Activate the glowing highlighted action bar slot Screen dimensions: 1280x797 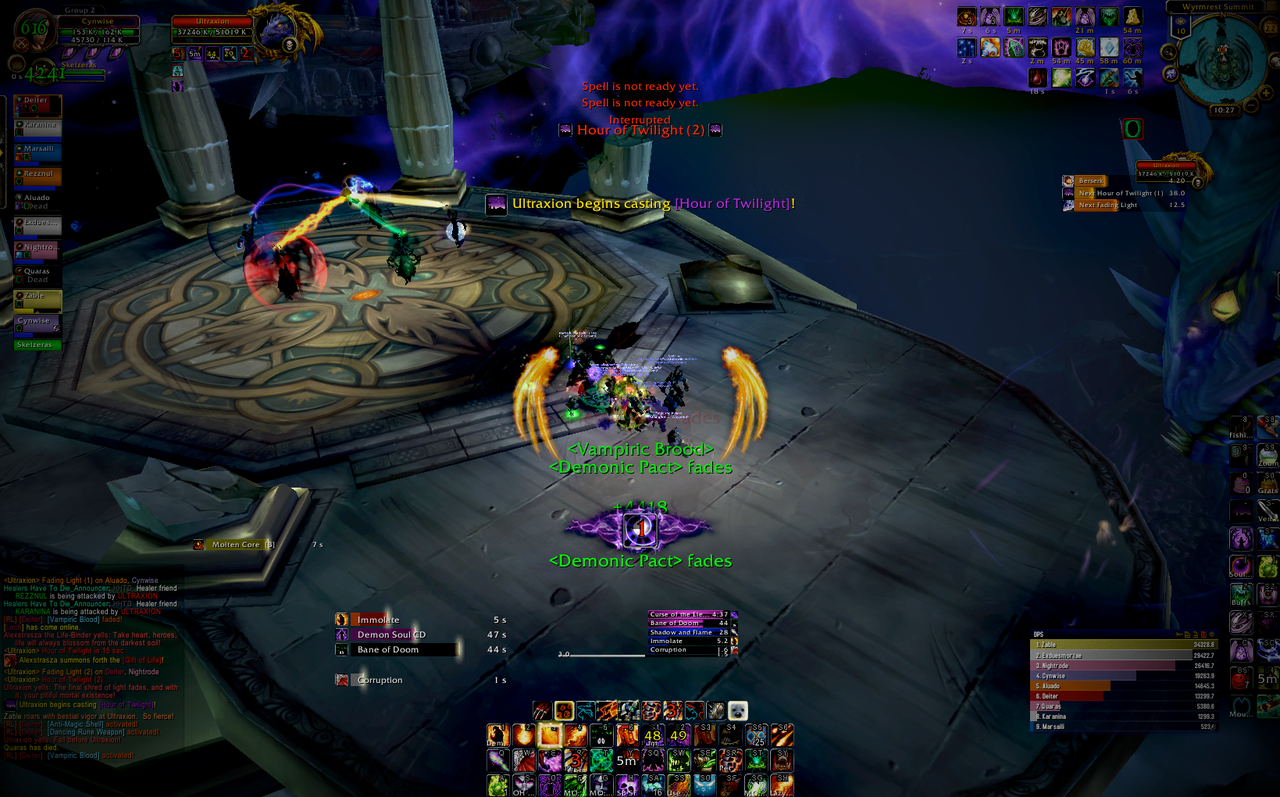tap(549, 736)
